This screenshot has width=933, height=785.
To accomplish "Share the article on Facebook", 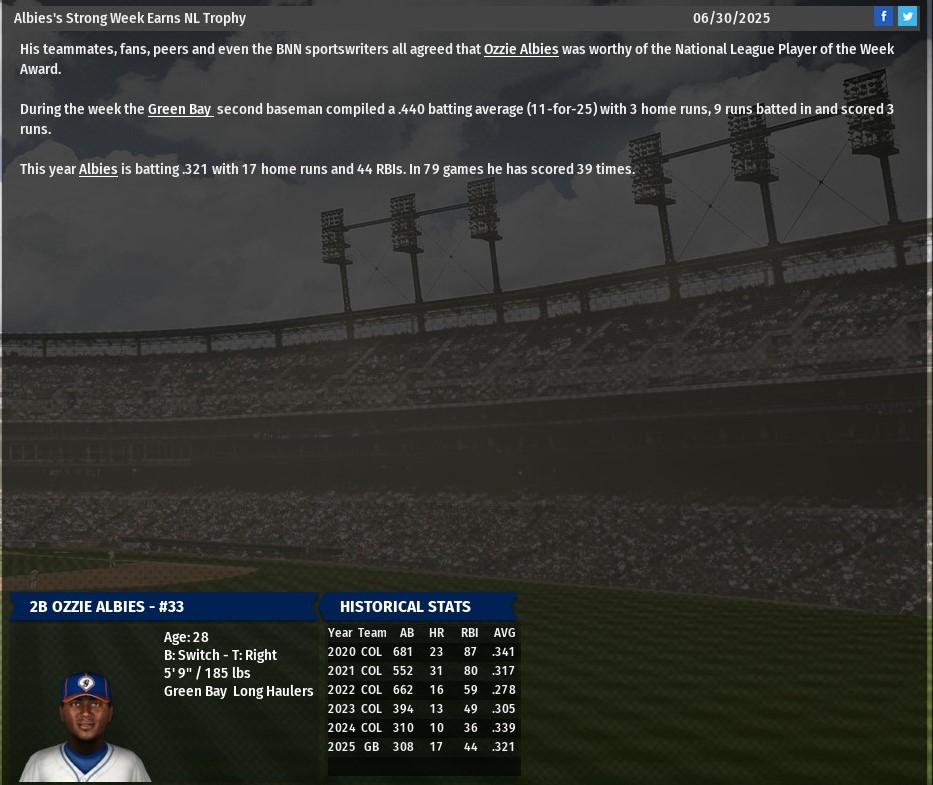I will 883,16.
